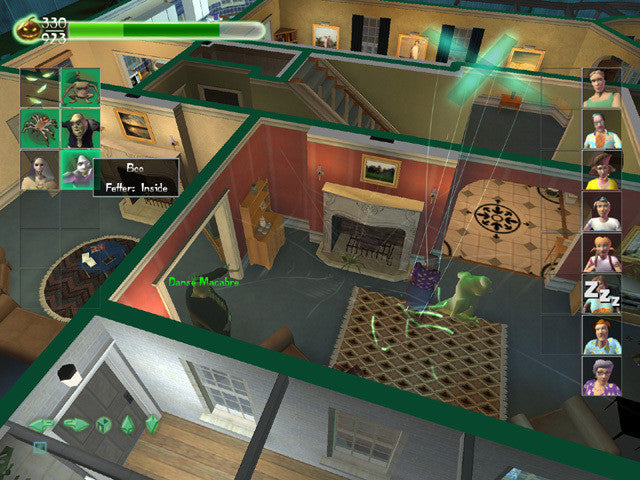
Task: Choose the spider haunter portrait
Action: click(40, 128)
